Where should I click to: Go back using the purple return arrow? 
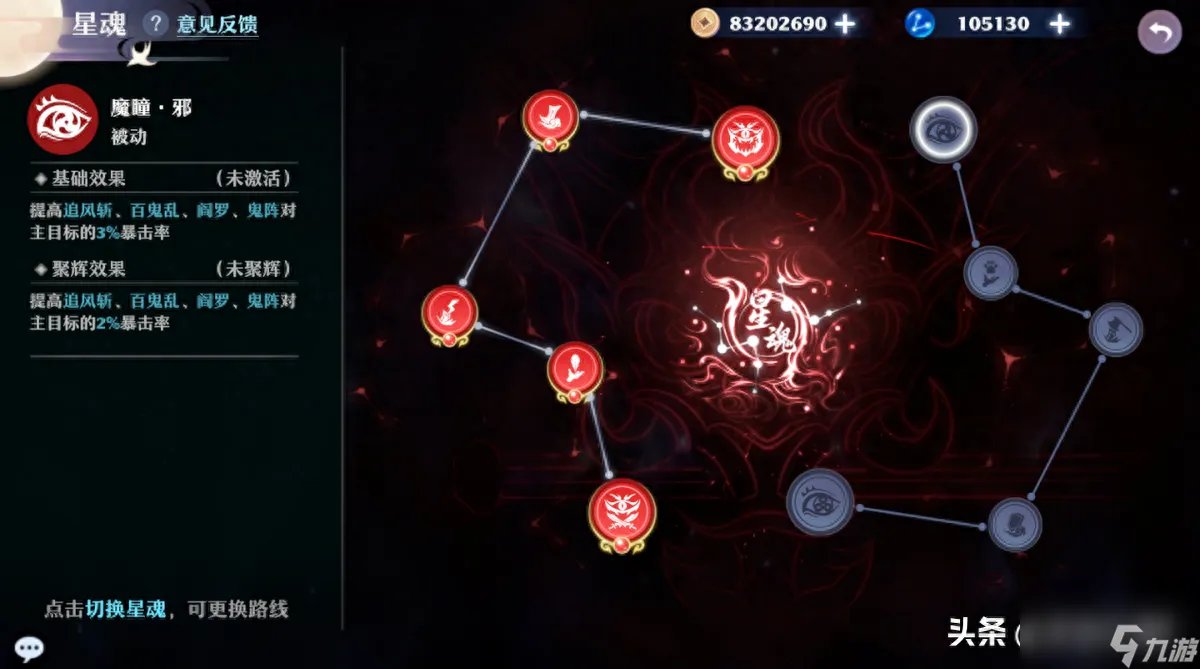(x=1159, y=32)
